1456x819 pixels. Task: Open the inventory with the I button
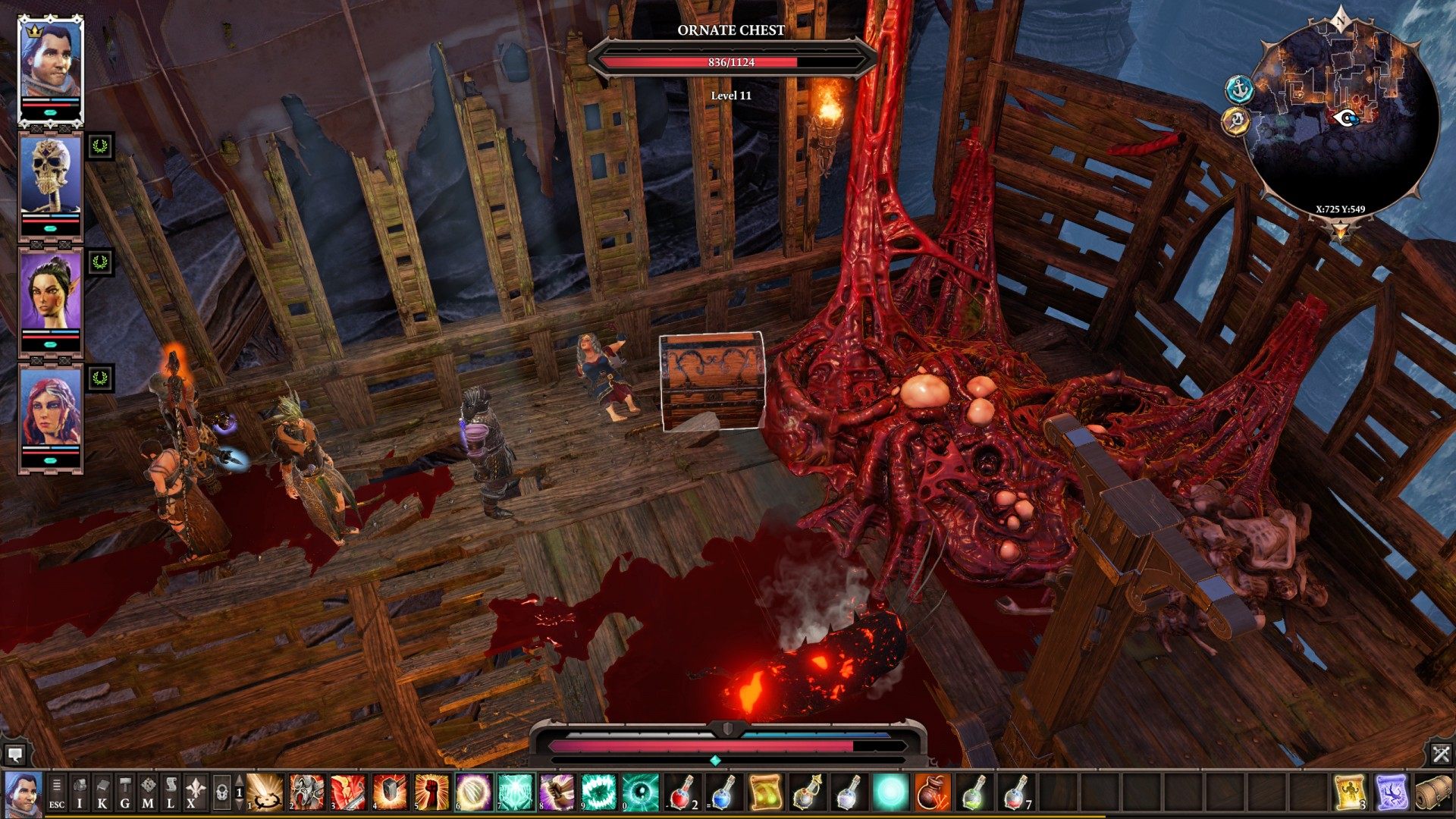pyautogui.click(x=80, y=792)
